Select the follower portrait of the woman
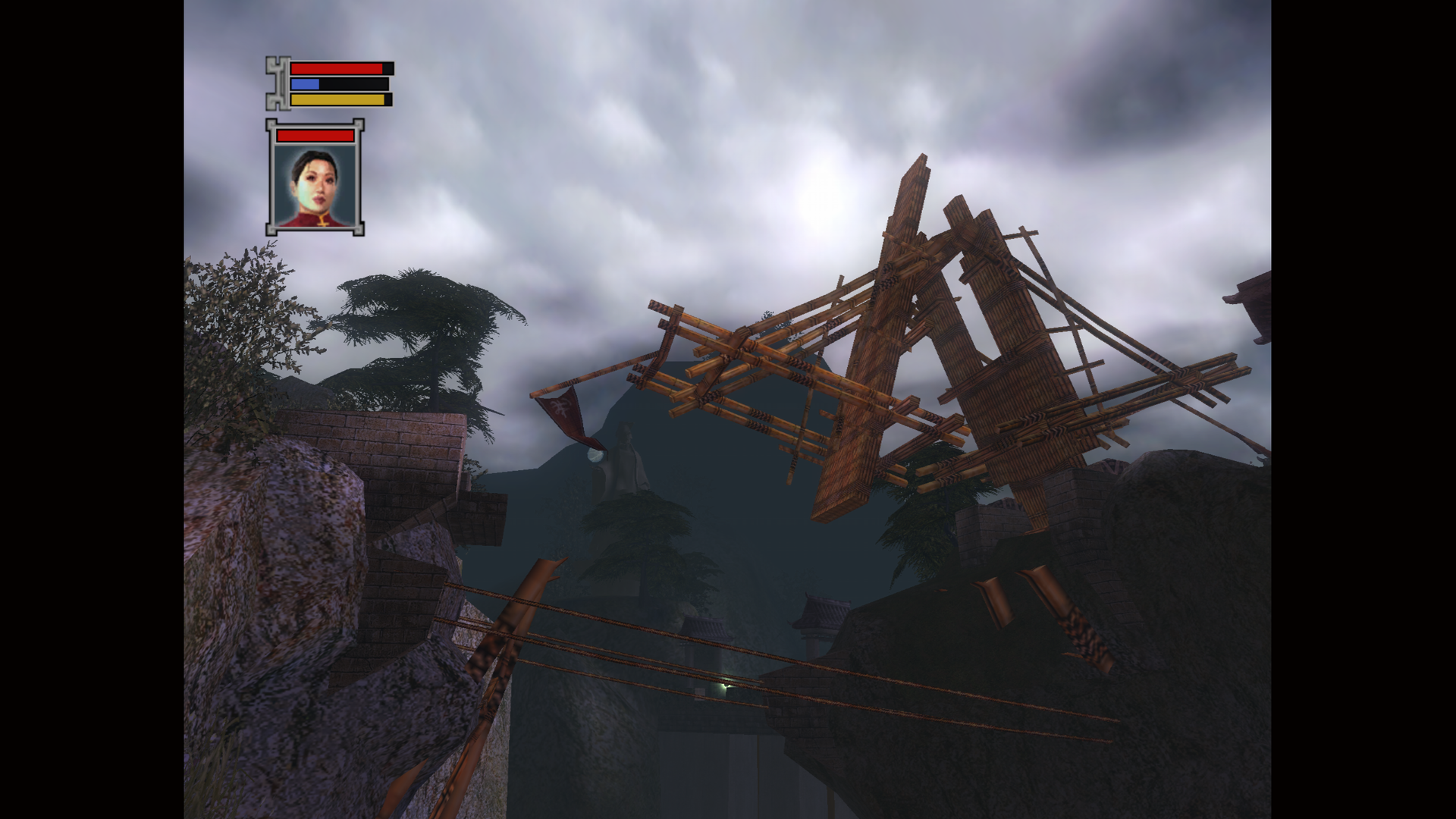 315,186
